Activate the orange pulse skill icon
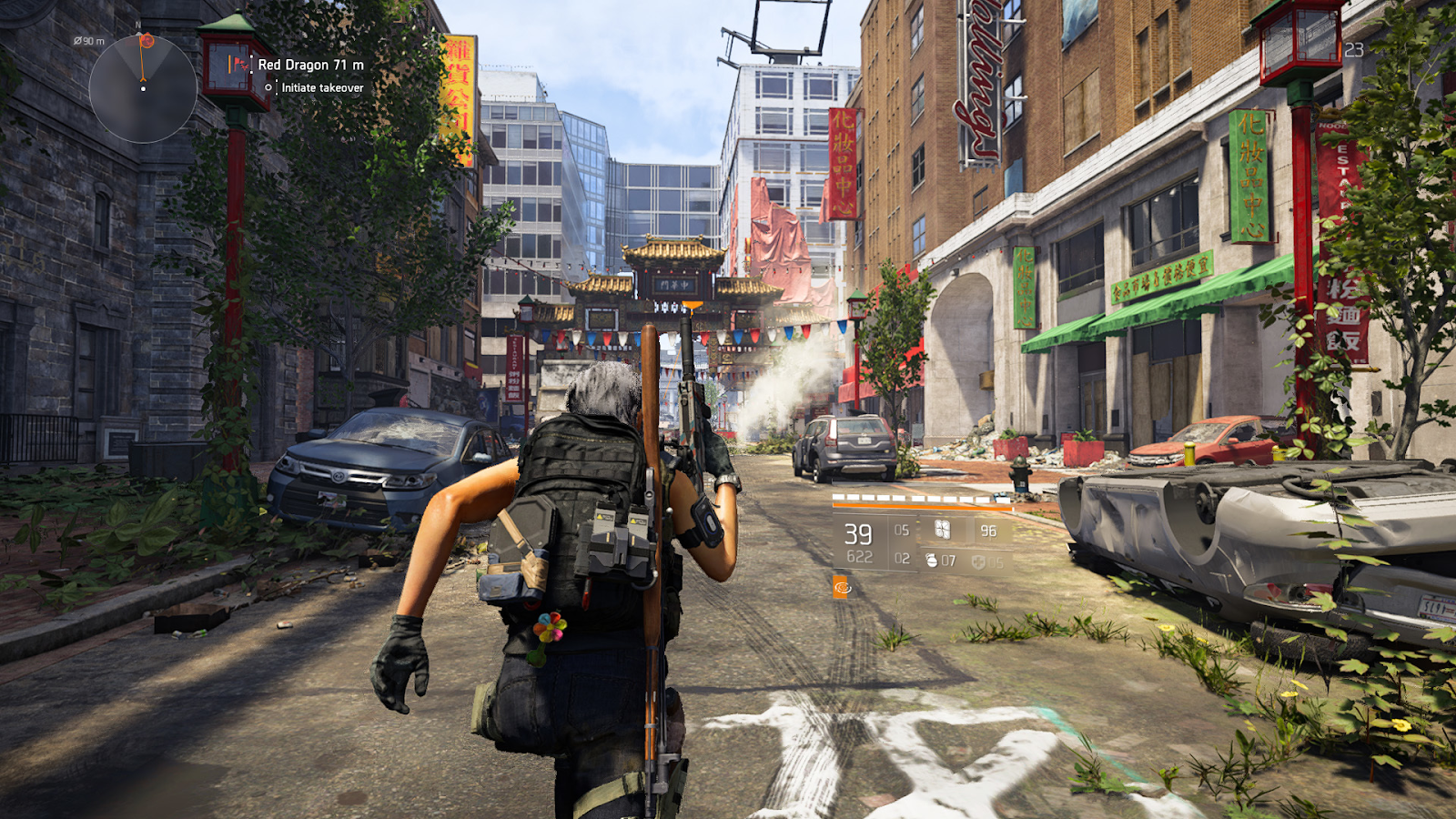This screenshot has height=819, width=1456. 842,588
